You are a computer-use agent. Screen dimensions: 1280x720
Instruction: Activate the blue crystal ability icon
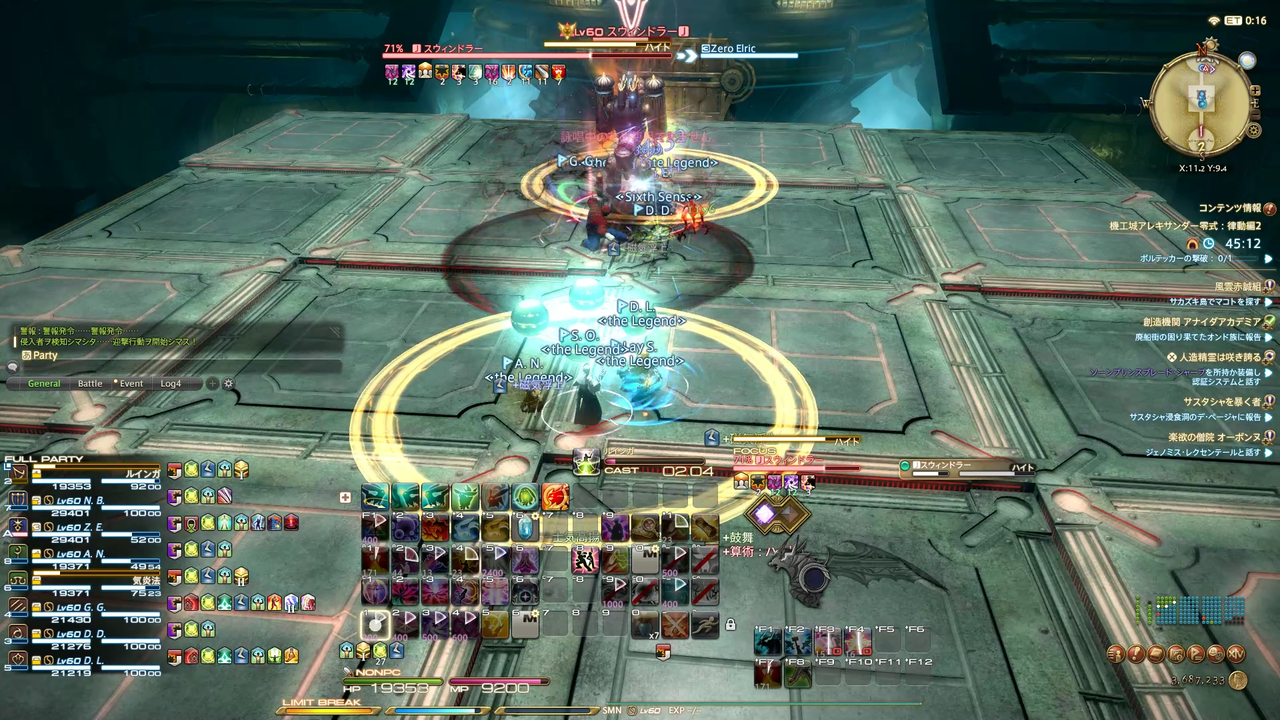pyautogui.click(x=525, y=526)
